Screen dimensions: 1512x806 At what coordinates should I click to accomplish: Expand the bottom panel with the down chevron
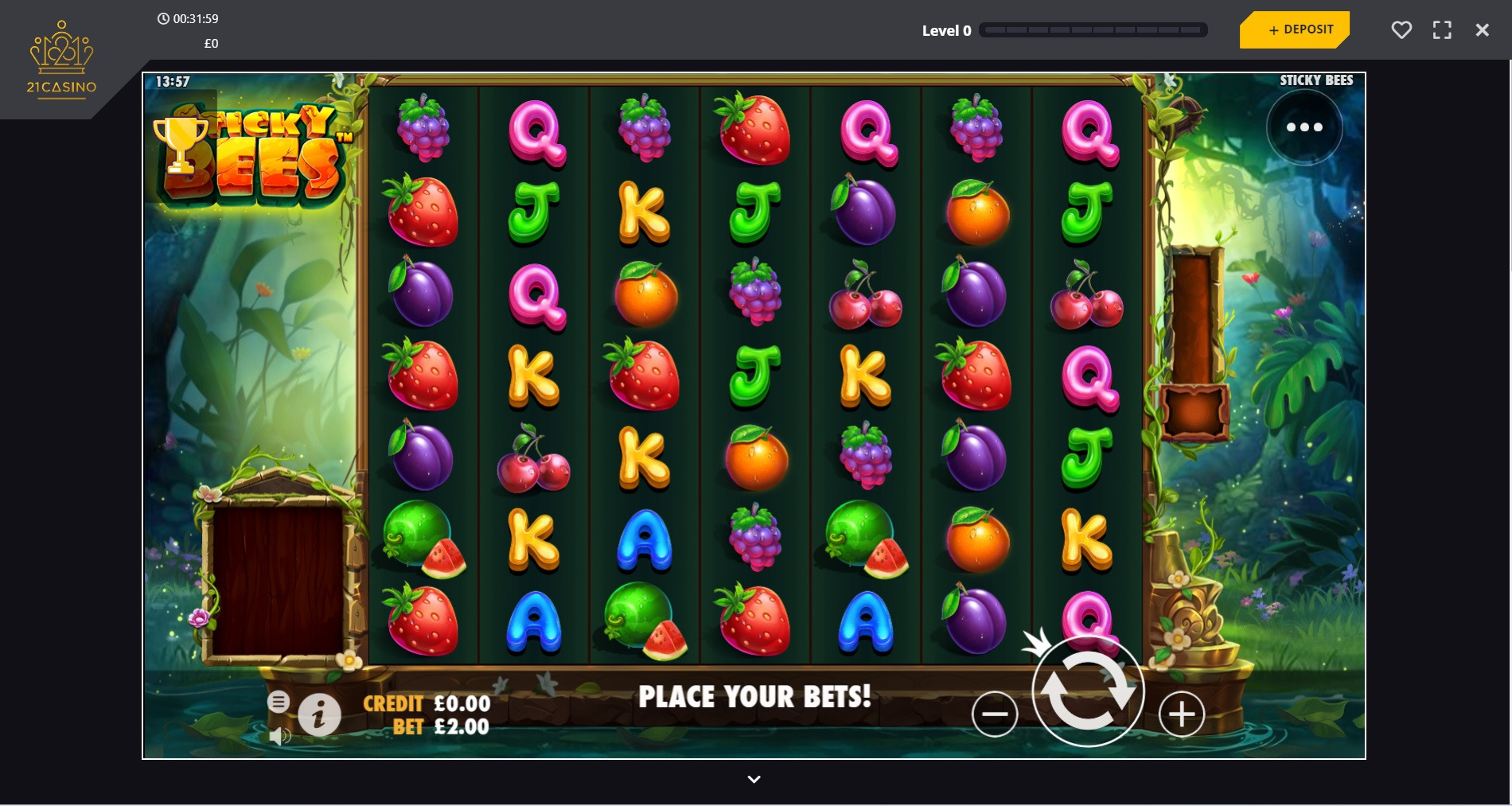[x=754, y=779]
